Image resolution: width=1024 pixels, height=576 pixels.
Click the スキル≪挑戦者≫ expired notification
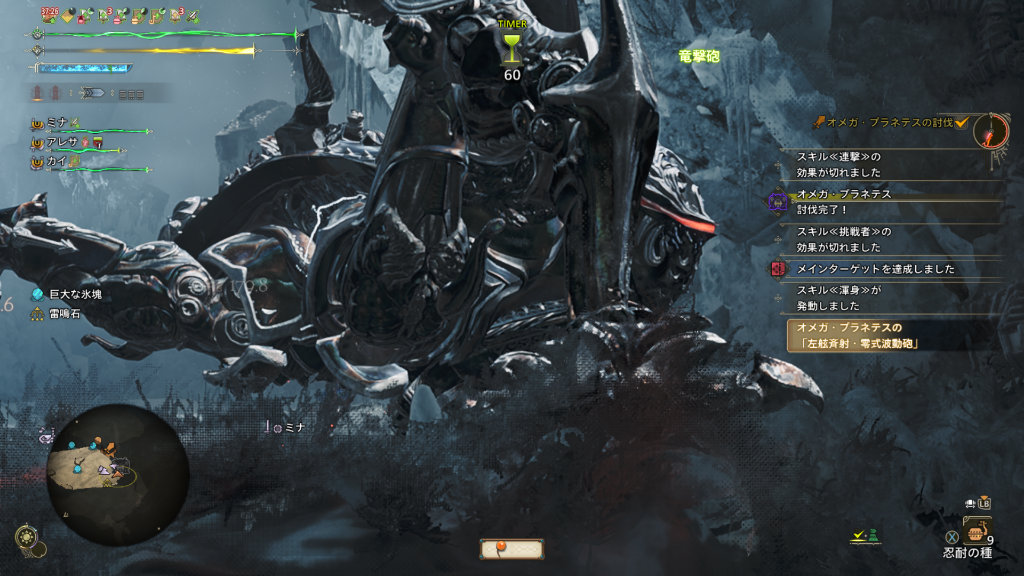(x=840, y=239)
